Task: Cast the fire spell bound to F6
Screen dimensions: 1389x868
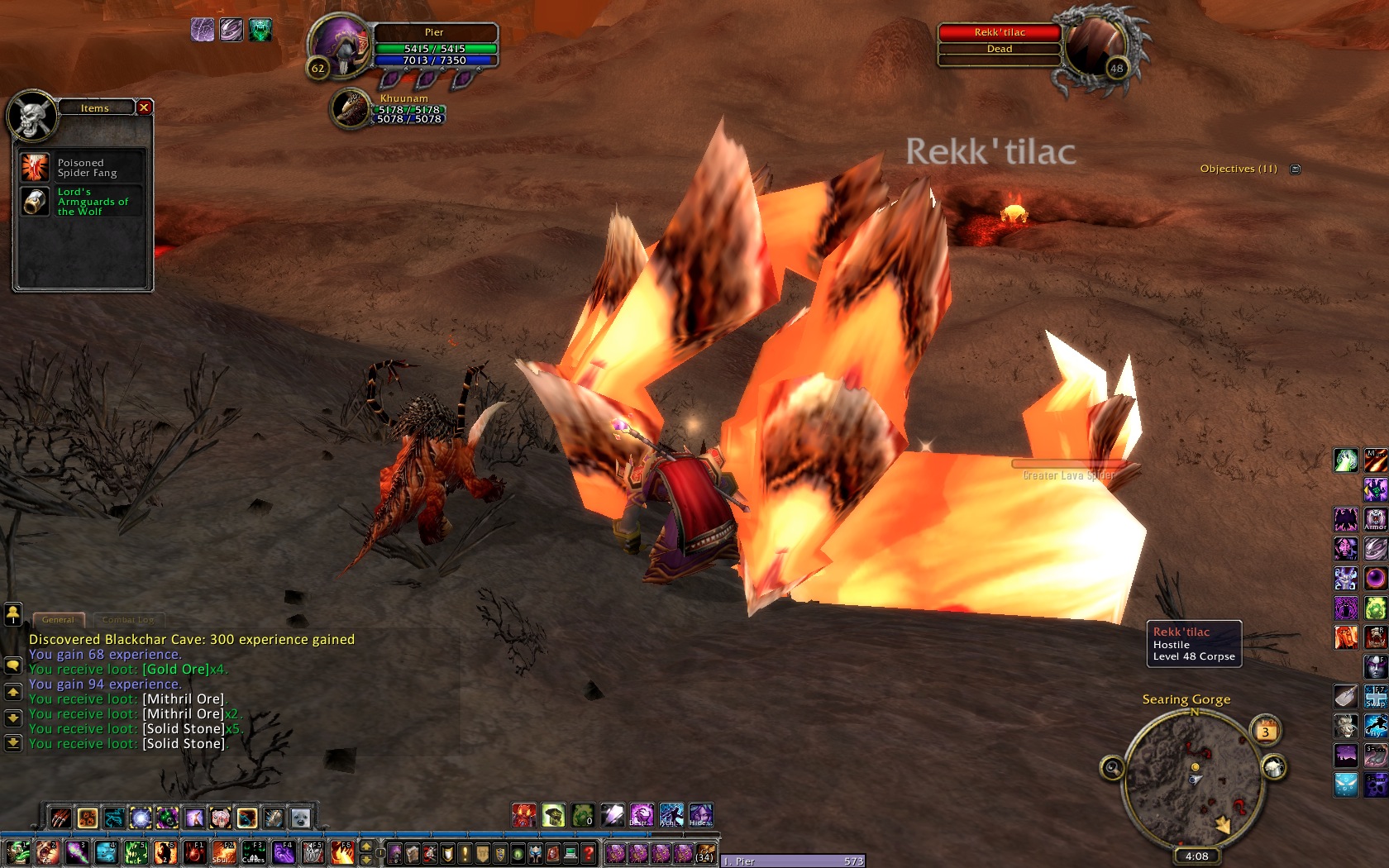Action: pyautogui.click(x=342, y=852)
